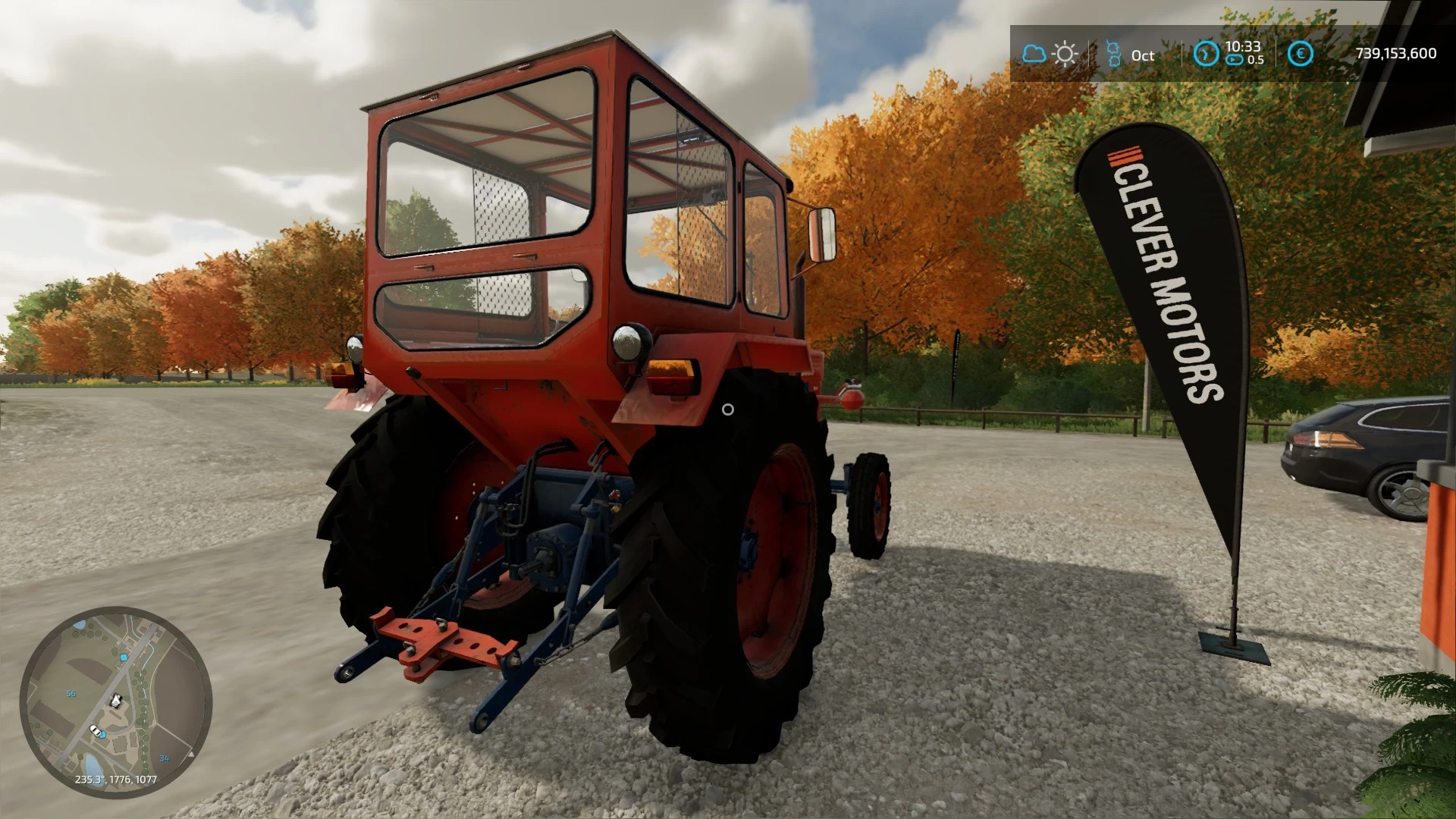This screenshot has width=1456, height=819.
Task: Open the 10:33 time display
Action: point(1244,46)
